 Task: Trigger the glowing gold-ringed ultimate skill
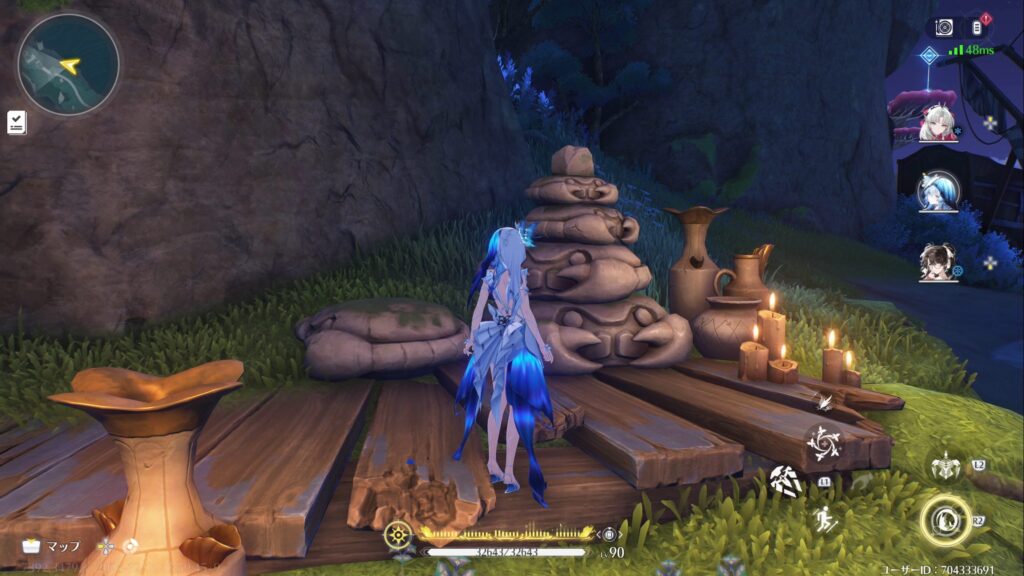point(945,521)
